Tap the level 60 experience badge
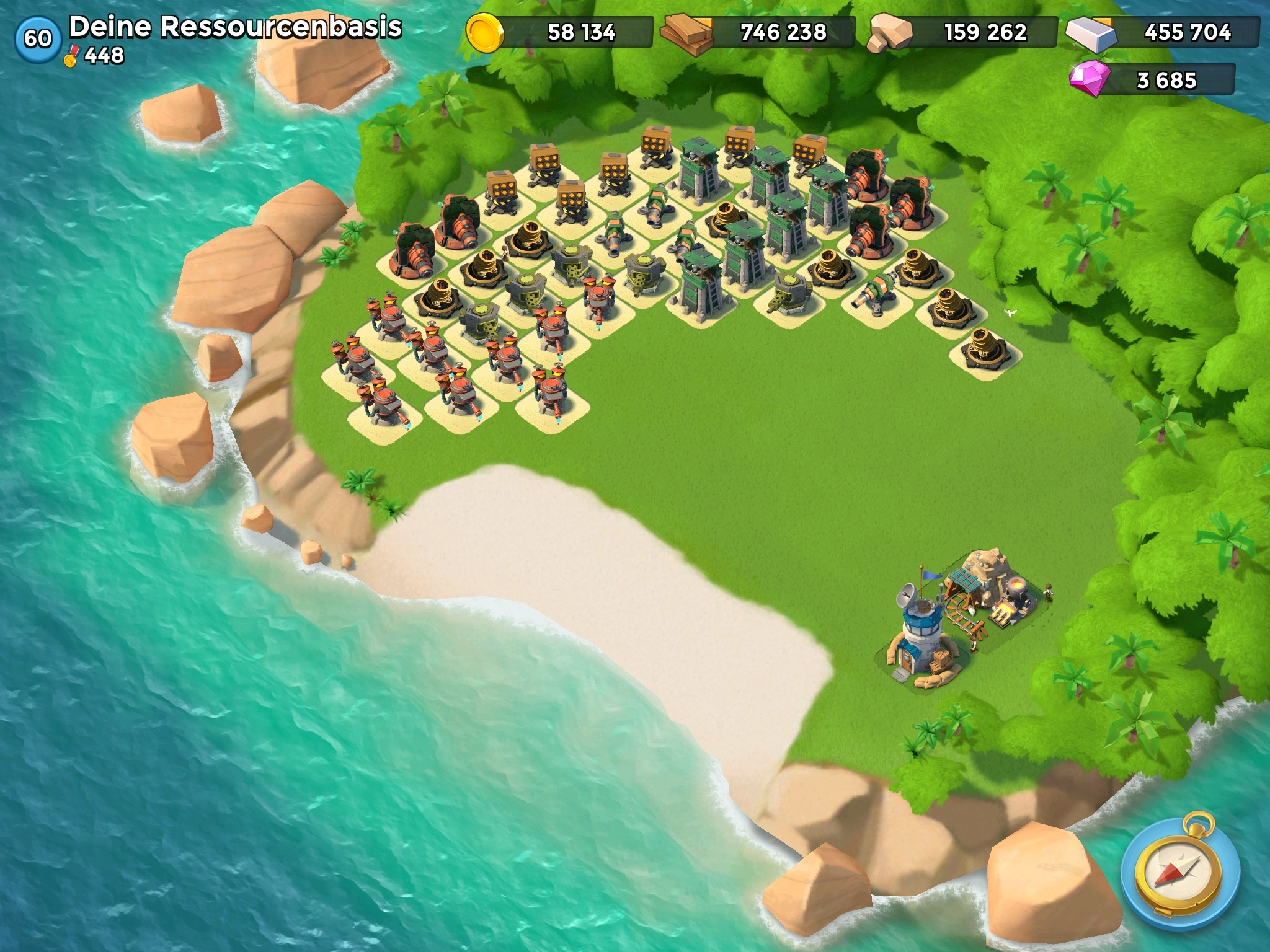1270x952 pixels. (x=38, y=38)
